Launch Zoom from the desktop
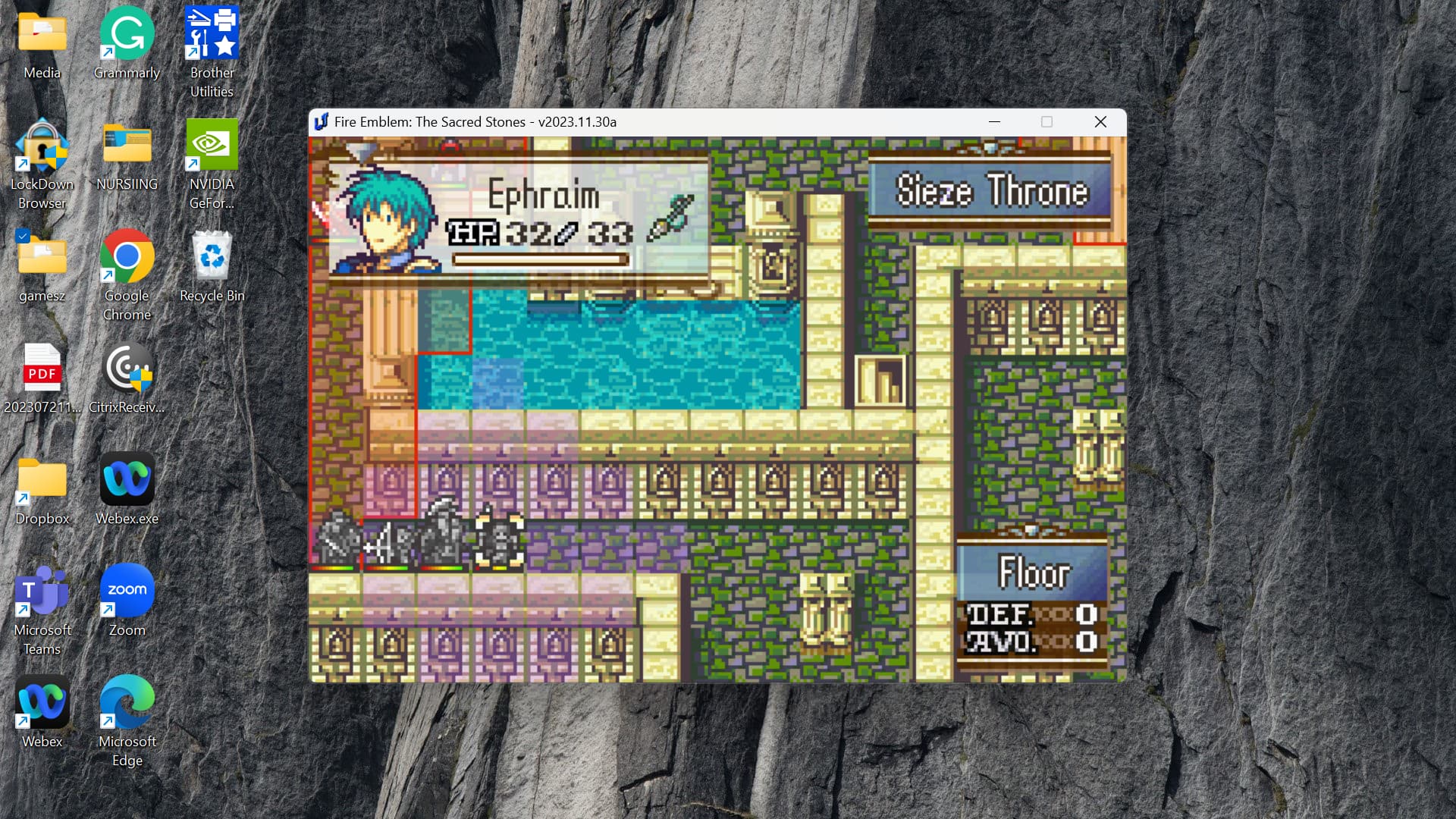Screen dimensions: 1456x819 coord(126,590)
